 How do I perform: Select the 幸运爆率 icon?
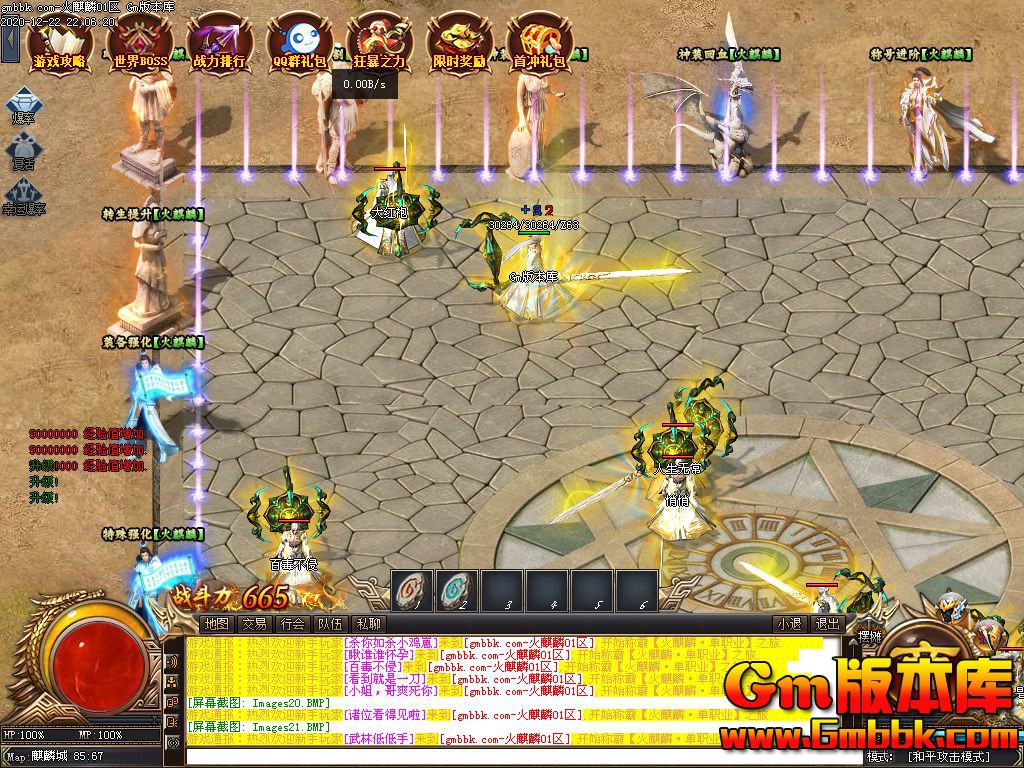[23, 194]
